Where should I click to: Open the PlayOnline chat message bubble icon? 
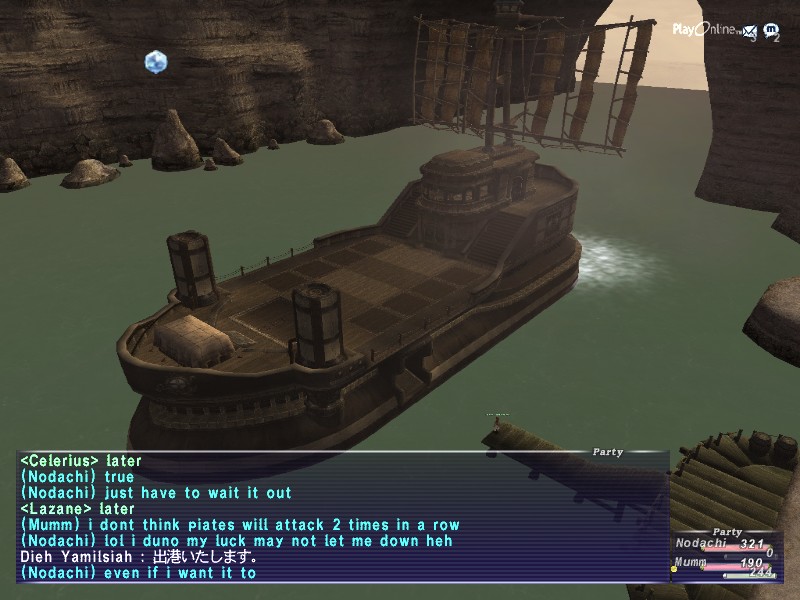772,31
